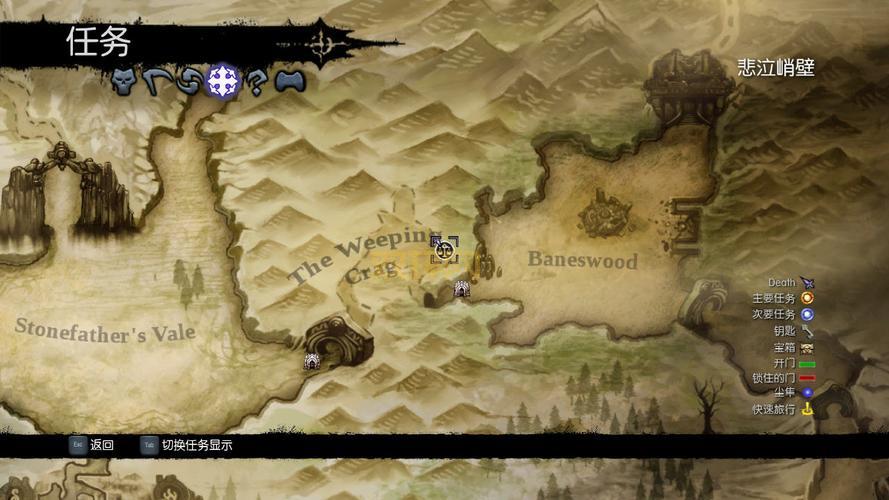Select the Stonefather's Vale region label

coord(105,330)
